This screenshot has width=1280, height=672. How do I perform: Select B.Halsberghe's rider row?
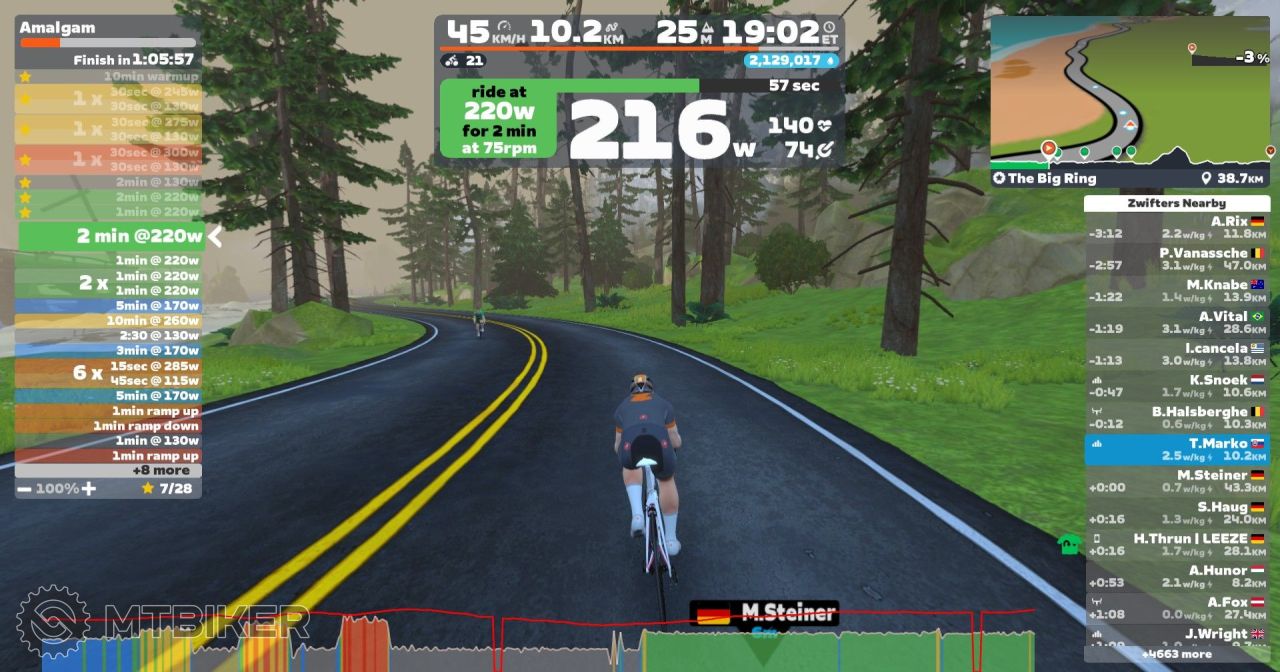[1176, 418]
